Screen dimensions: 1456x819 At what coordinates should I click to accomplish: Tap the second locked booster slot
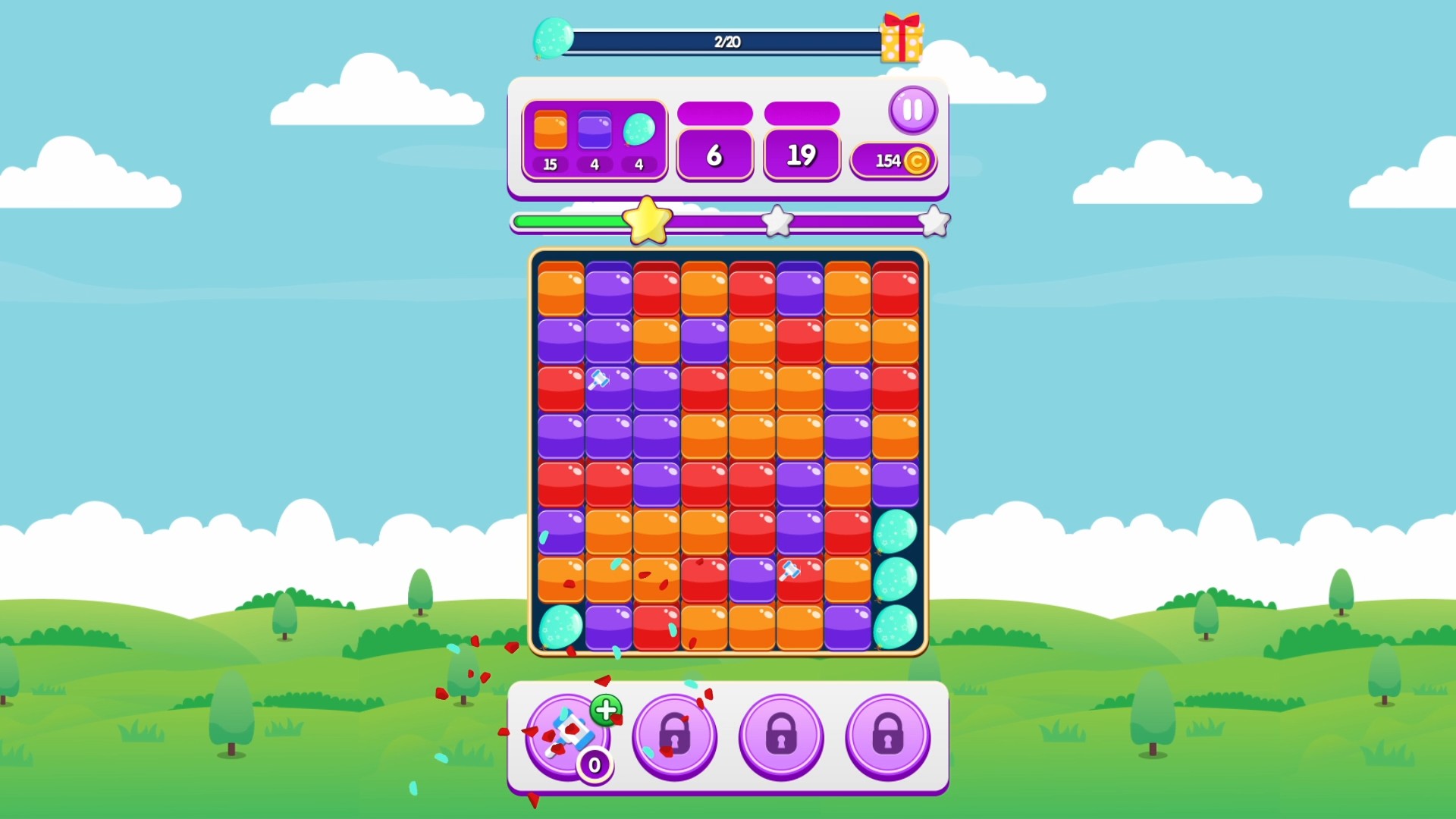[780, 736]
